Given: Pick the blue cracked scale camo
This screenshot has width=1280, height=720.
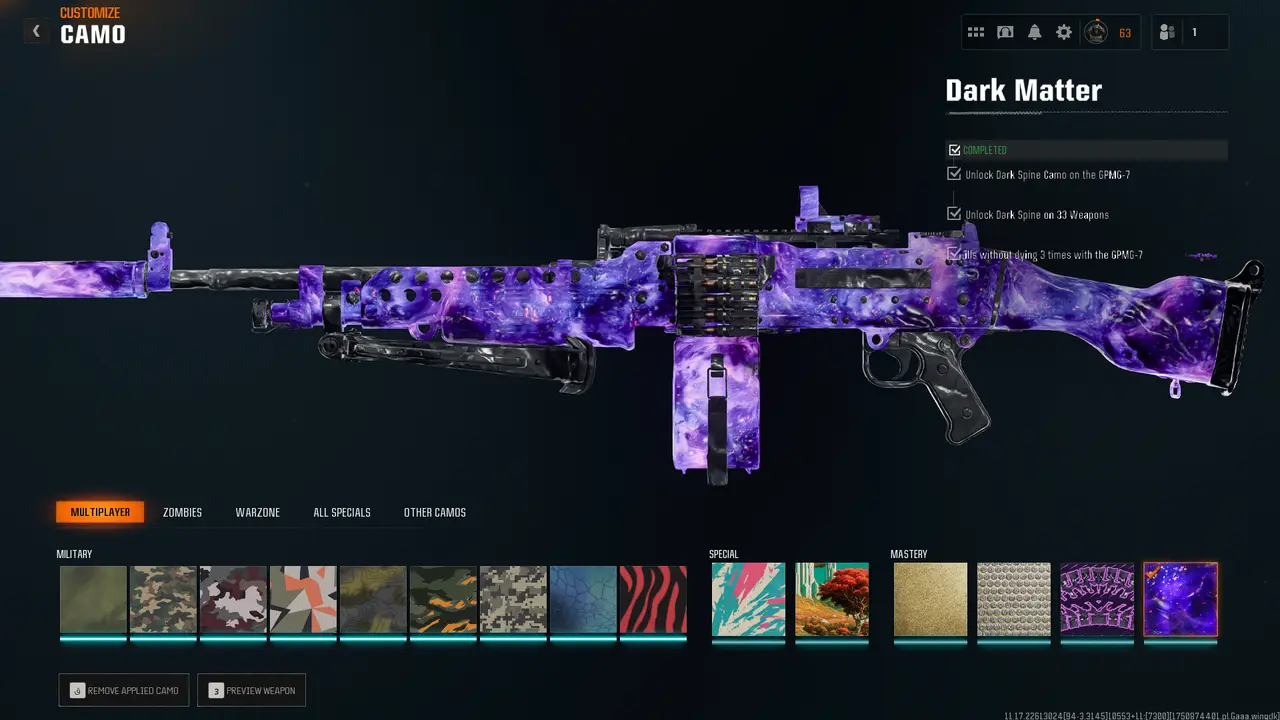Looking at the screenshot, I should tap(583, 600).
